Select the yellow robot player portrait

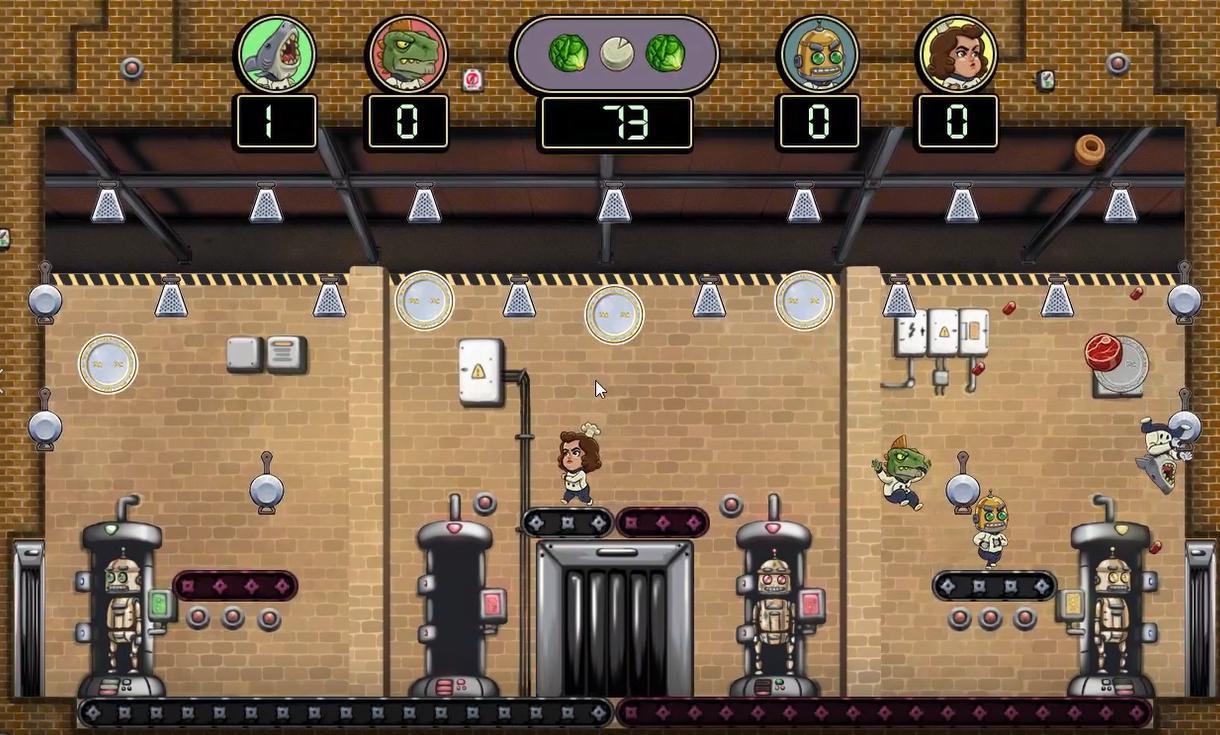coord(818,53)
